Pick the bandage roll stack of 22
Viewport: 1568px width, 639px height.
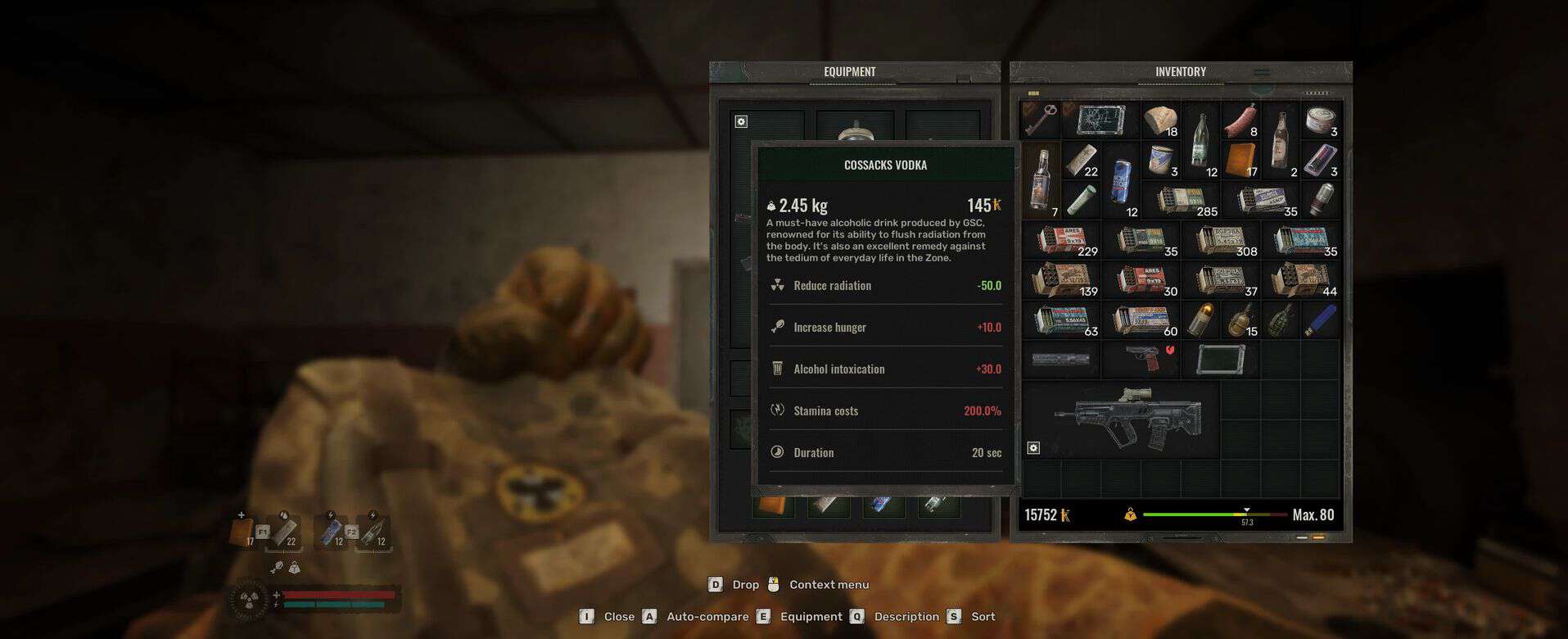(1081, 160)
